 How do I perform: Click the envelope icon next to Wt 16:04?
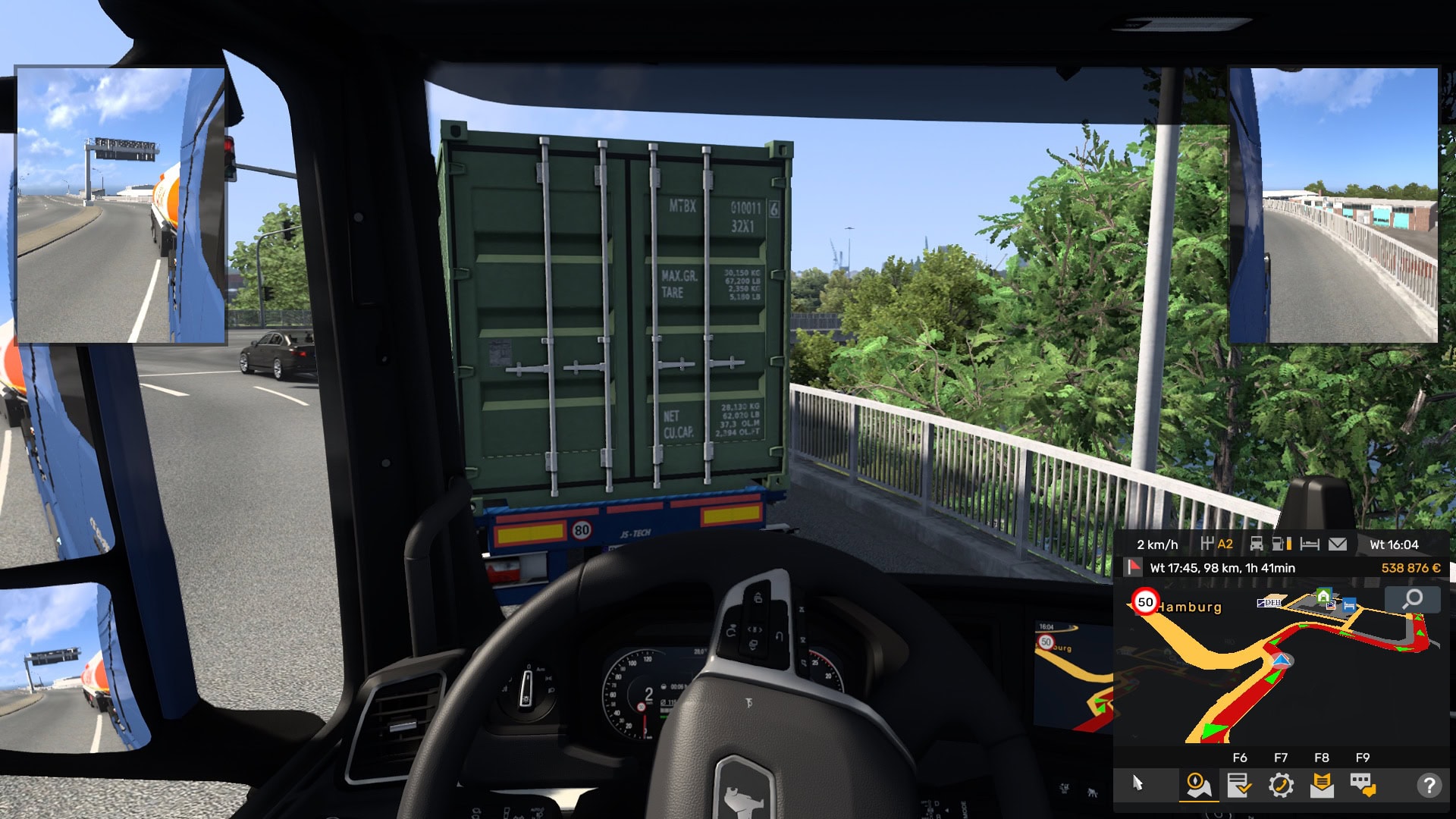click(x=1338, y=543)
